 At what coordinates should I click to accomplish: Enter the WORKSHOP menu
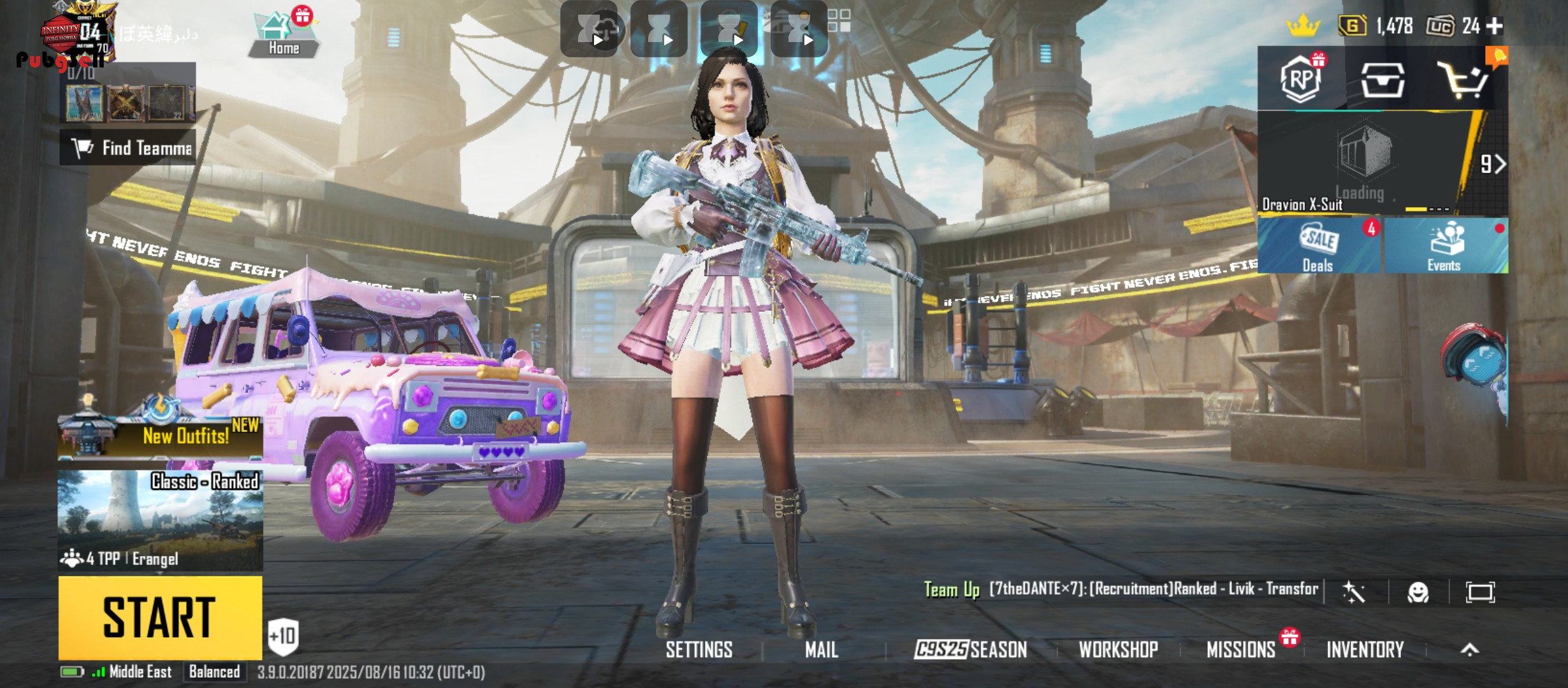click(x=1118, y=650)
